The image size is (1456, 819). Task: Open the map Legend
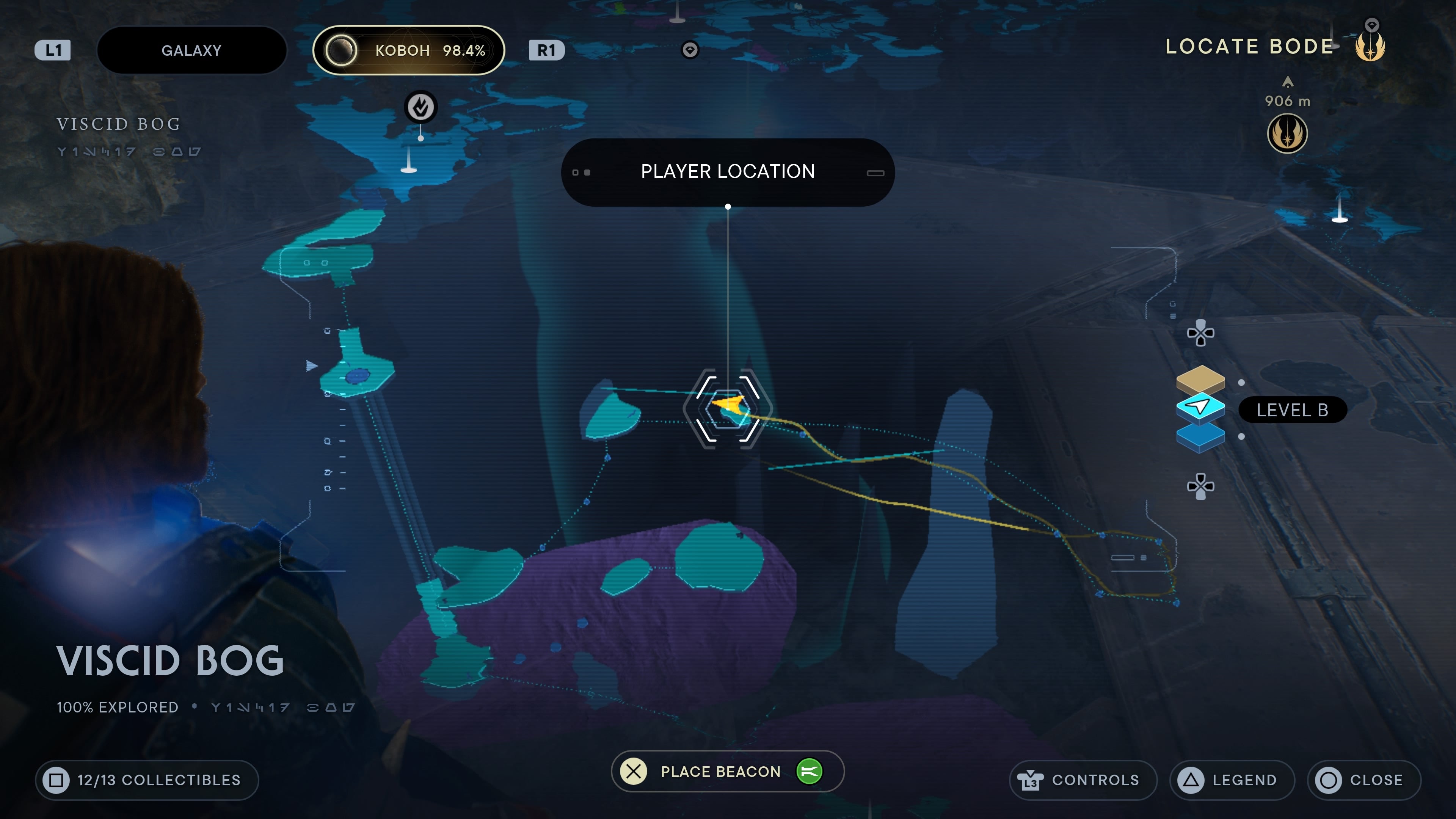(x=1232, y=780)
